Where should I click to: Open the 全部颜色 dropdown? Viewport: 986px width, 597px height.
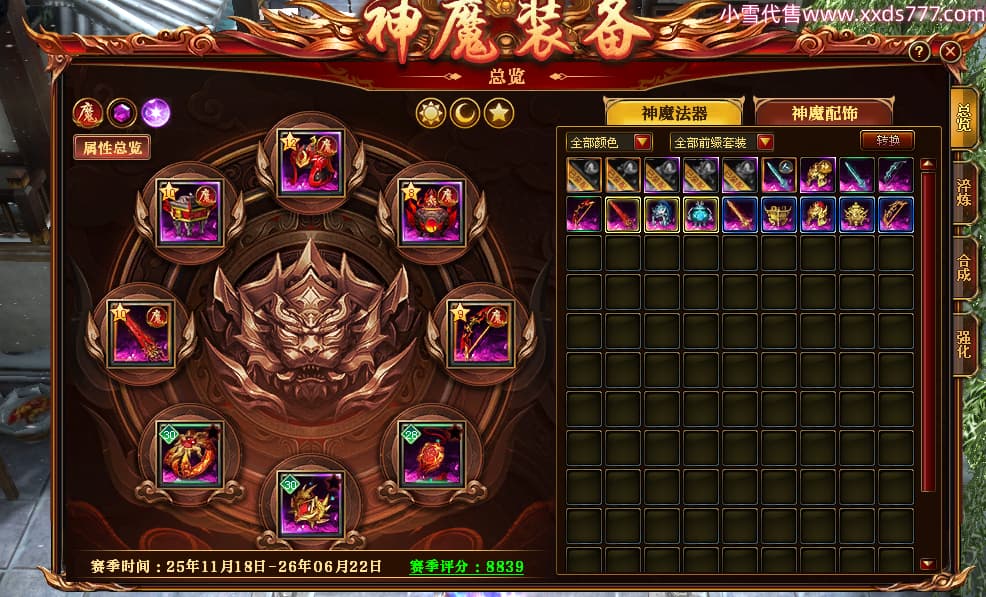click(x=610, y=142)
